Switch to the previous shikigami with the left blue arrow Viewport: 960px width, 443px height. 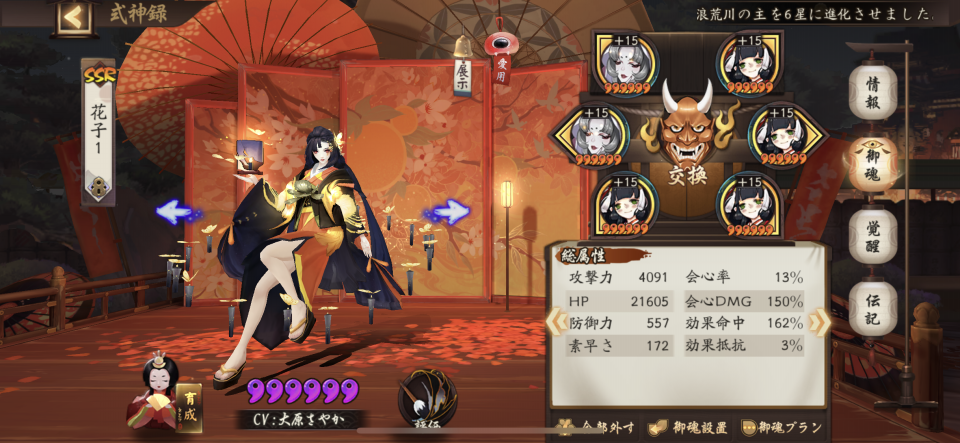[175, 212]
